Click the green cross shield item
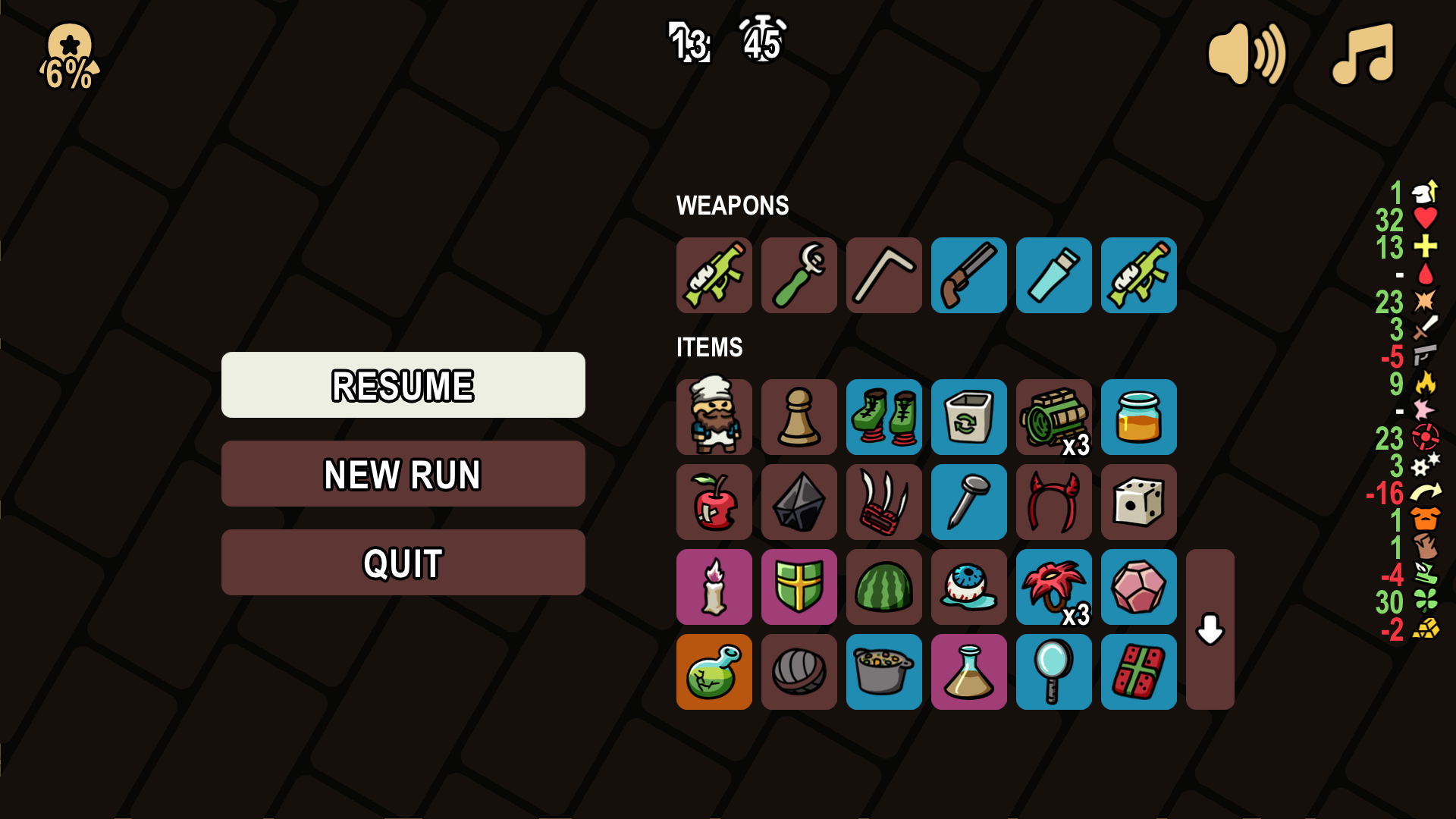The width and height of the screenshot is (1456, 819). pos(799,587)
